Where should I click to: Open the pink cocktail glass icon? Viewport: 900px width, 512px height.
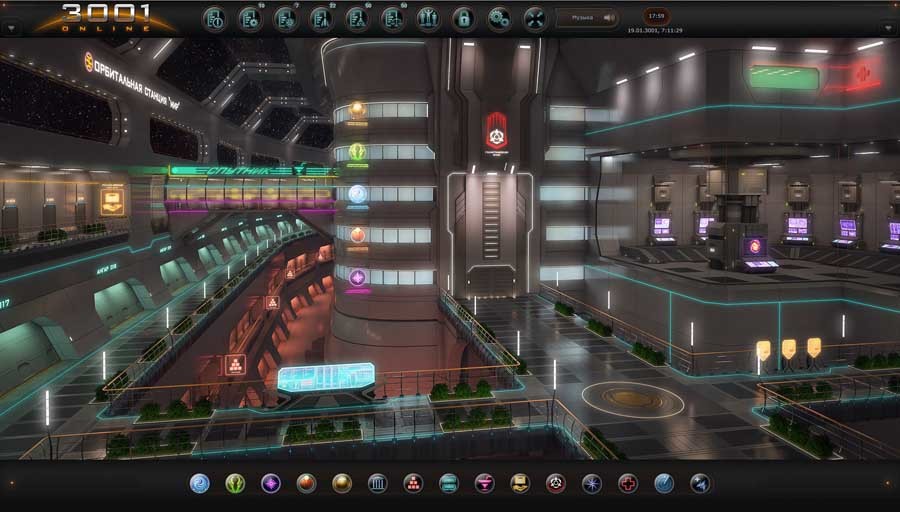(484, 484)
